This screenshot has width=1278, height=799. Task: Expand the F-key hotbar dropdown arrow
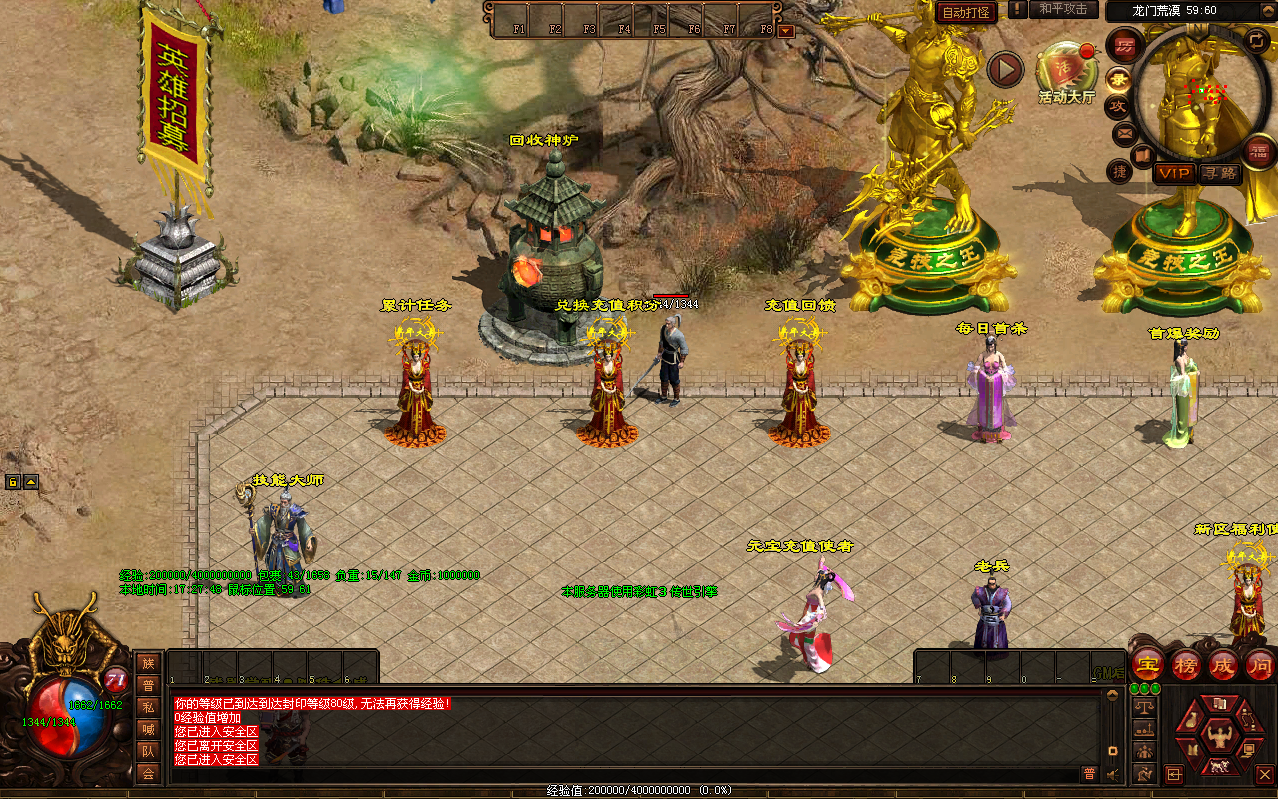pos(785,31)
